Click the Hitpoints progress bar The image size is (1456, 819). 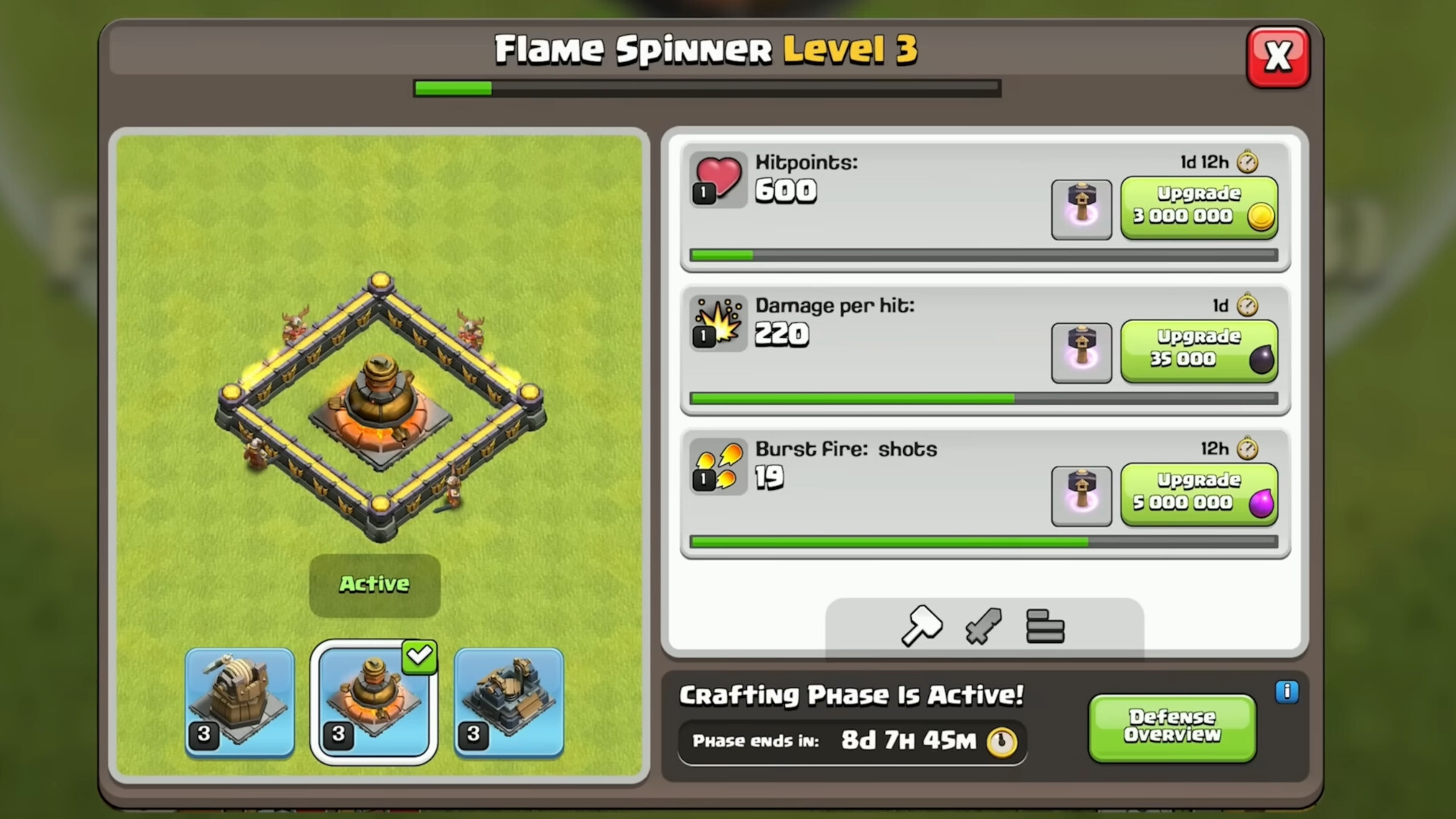984,256
